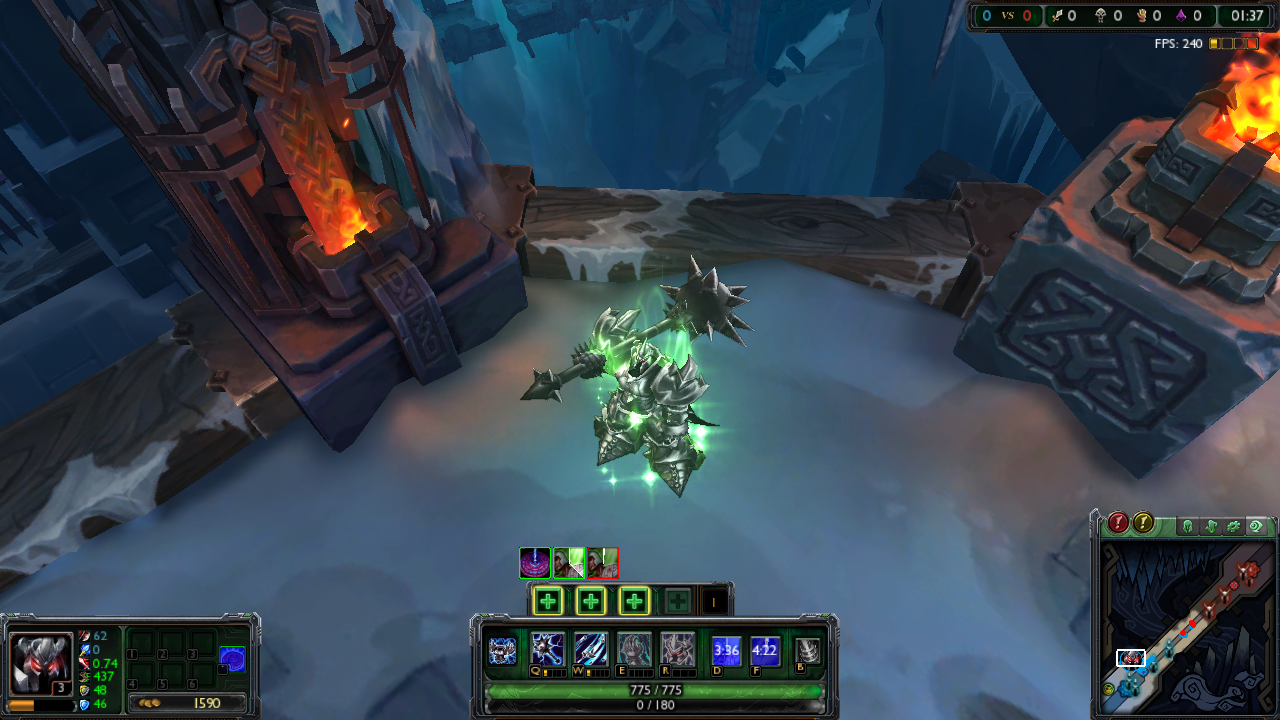Send a red danger ping from minimap bar
Screen dimensions: 1280x720
[x=1118, y=524]
